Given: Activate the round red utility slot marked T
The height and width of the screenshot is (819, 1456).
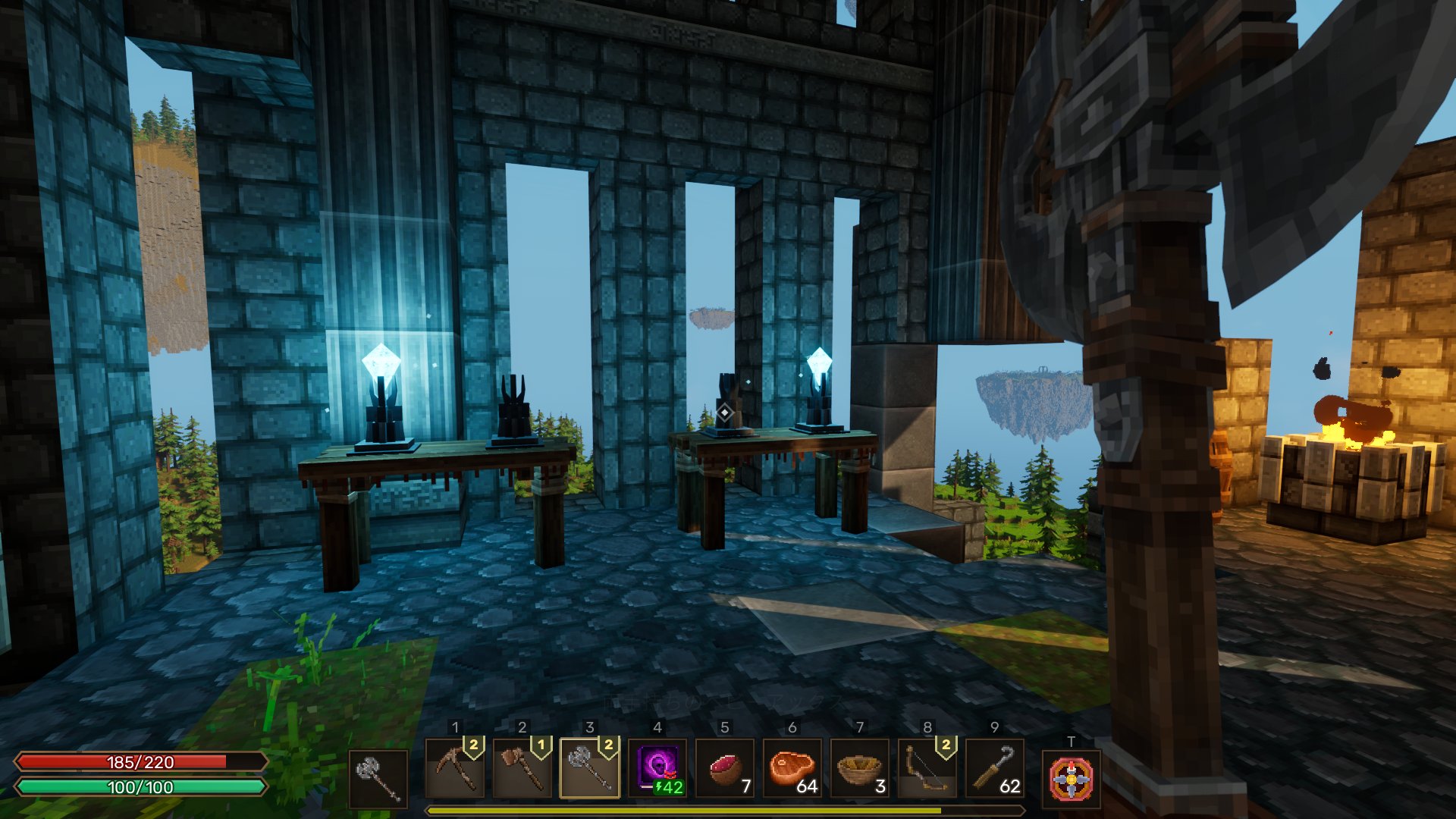Looking at the screenshot, I should click(x=1071, y=779).
